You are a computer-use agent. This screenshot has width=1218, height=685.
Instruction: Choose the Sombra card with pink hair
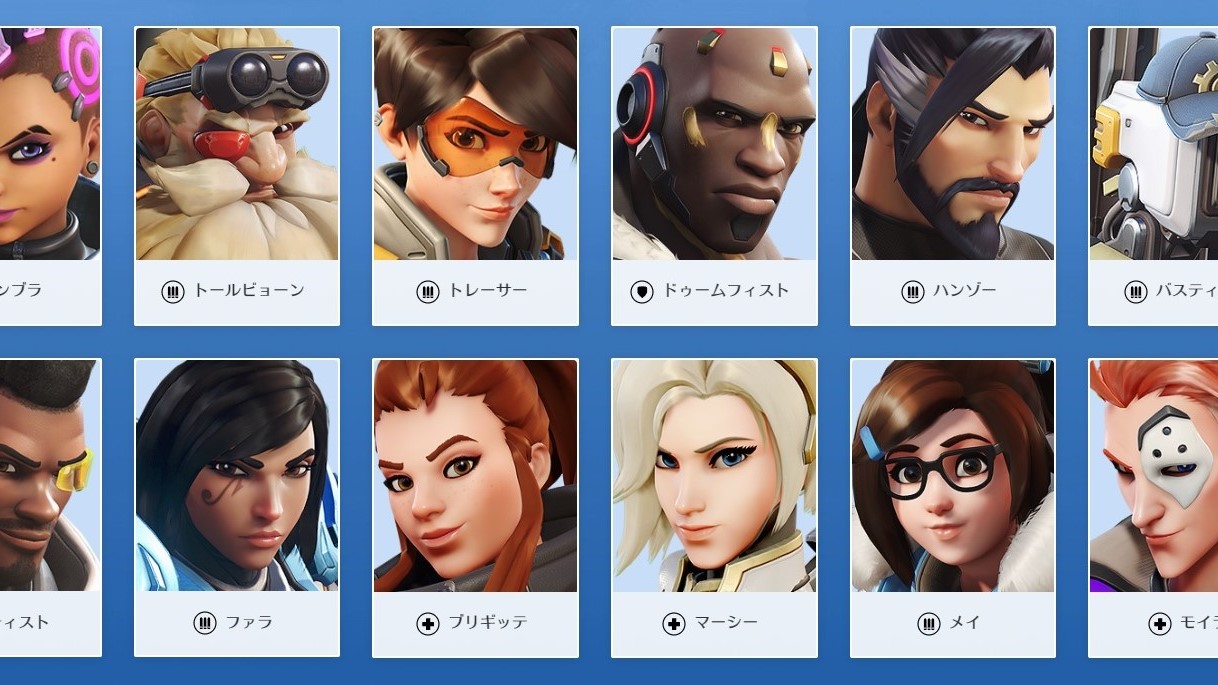[50, 175]
